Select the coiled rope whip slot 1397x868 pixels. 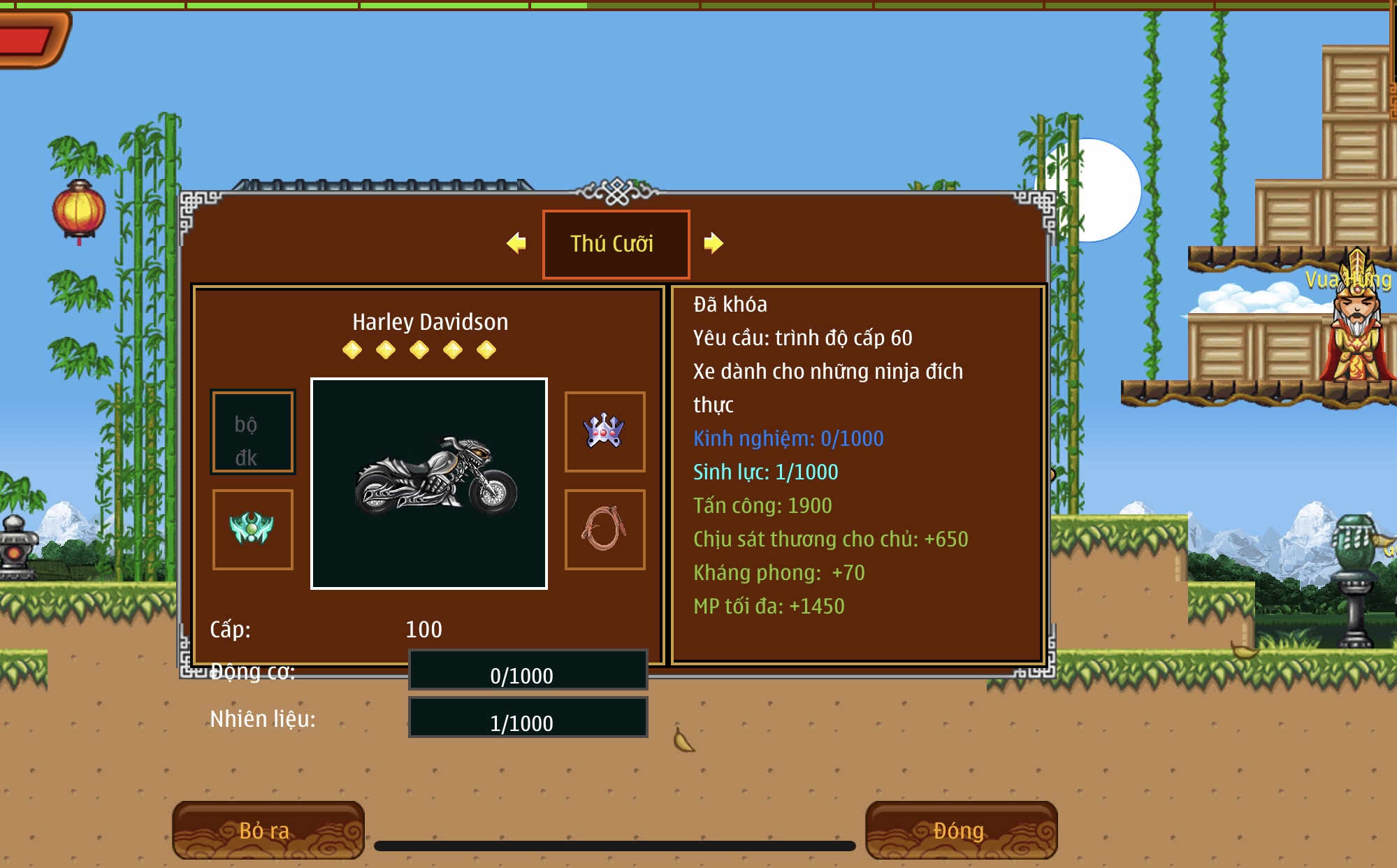[605, 529]
